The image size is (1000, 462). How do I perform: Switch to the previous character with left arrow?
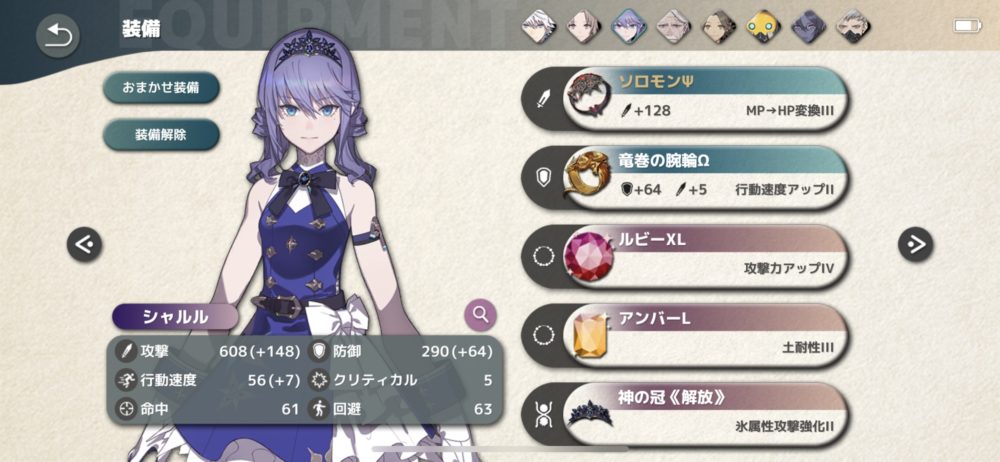(84, 243)
